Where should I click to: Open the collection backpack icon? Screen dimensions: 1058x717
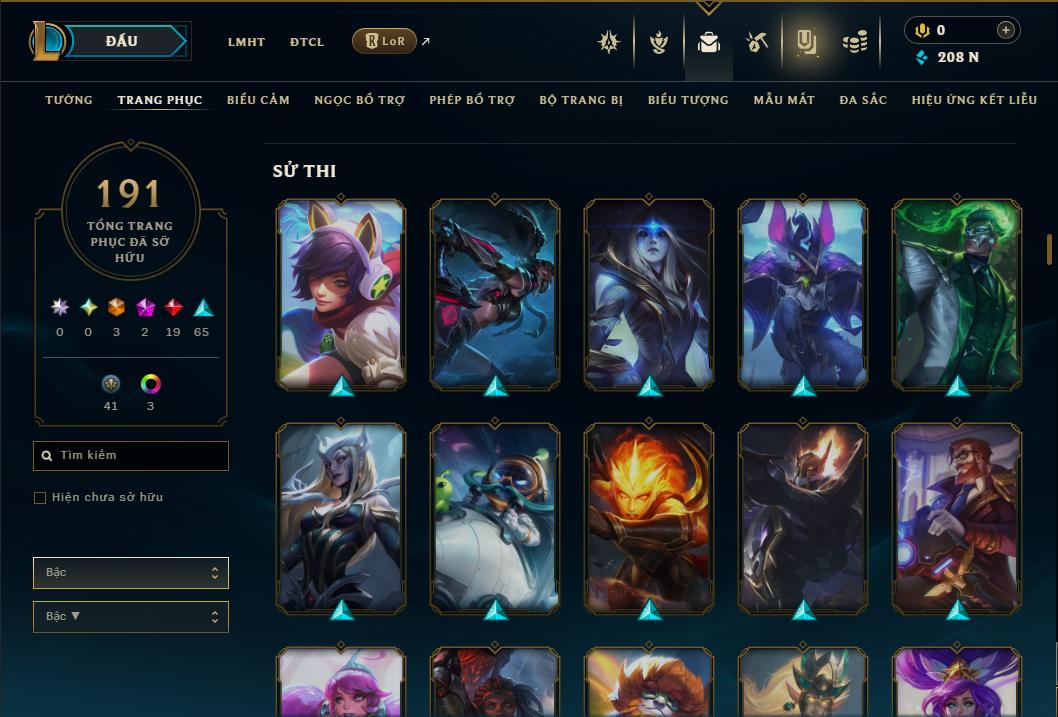coord(709,42)
